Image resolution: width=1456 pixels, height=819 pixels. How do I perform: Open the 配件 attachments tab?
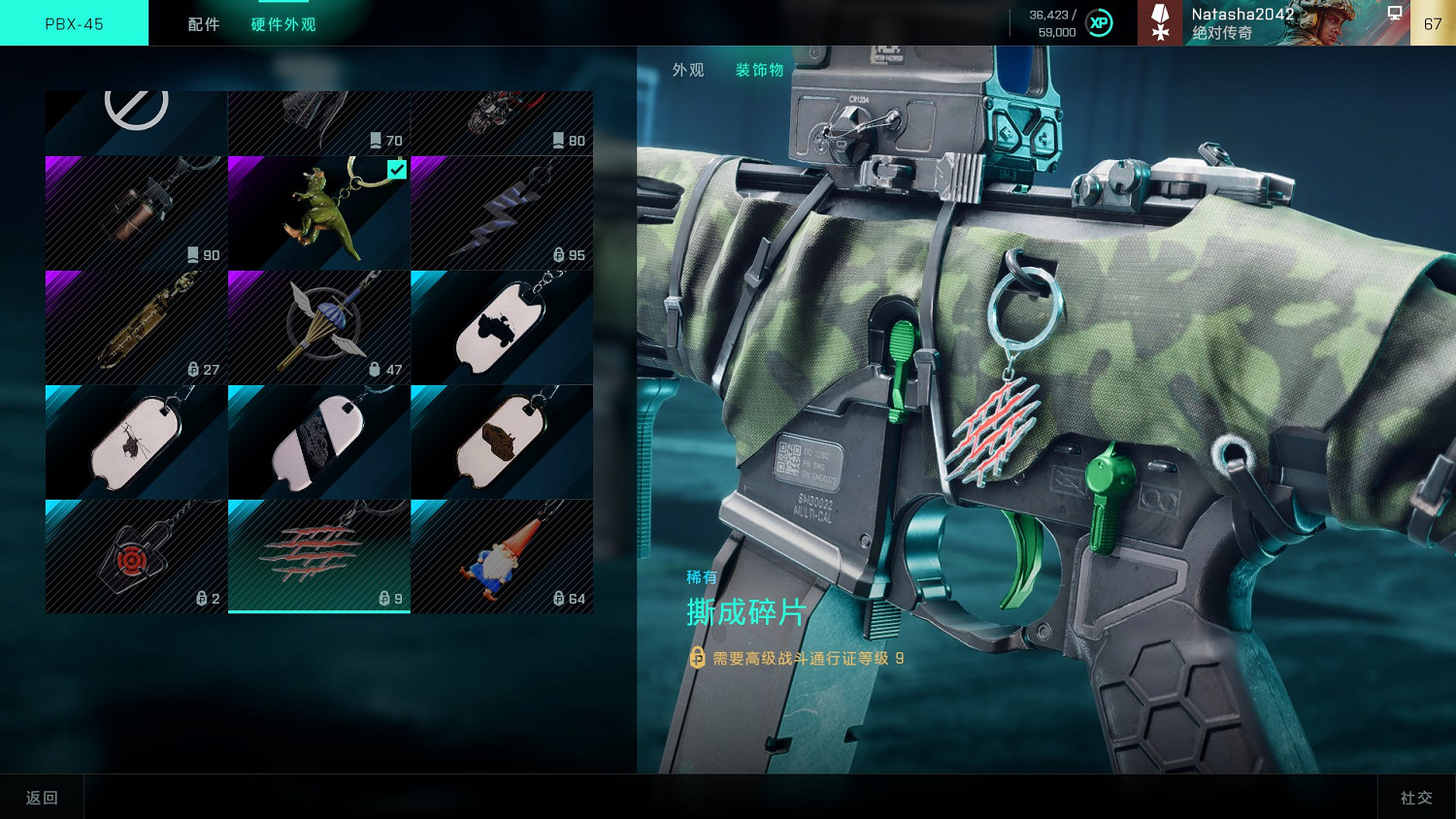[x=204, y=24]
